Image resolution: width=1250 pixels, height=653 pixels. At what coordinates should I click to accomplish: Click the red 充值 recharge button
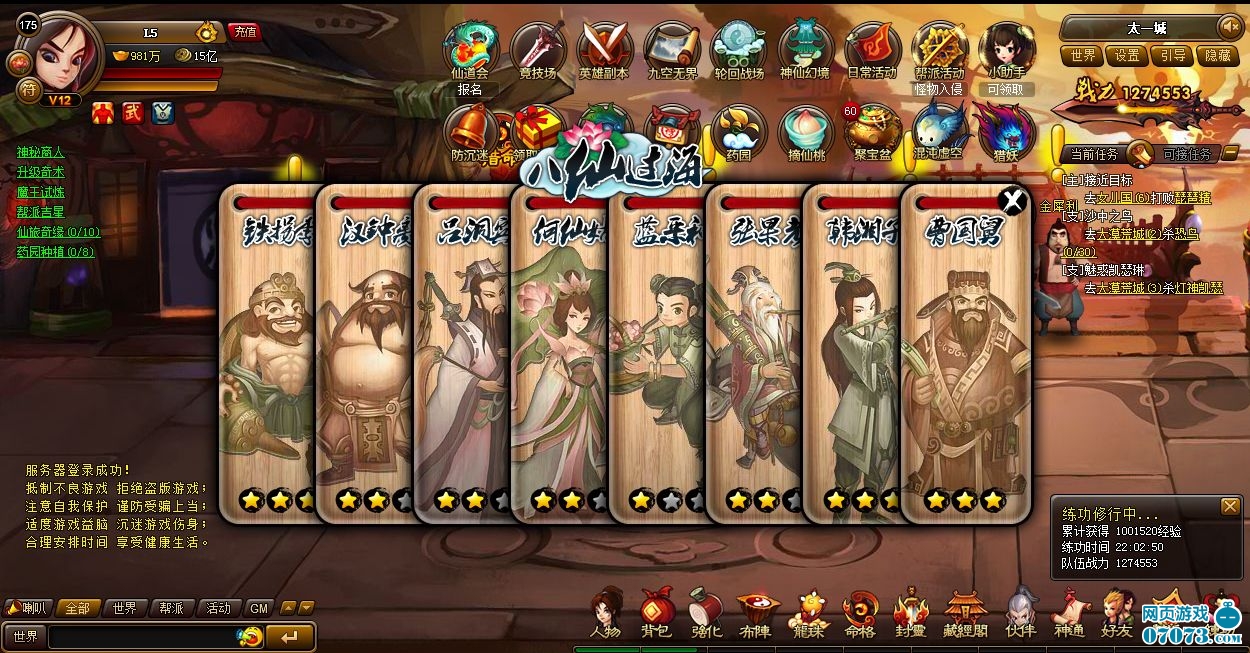pos(244,31)
